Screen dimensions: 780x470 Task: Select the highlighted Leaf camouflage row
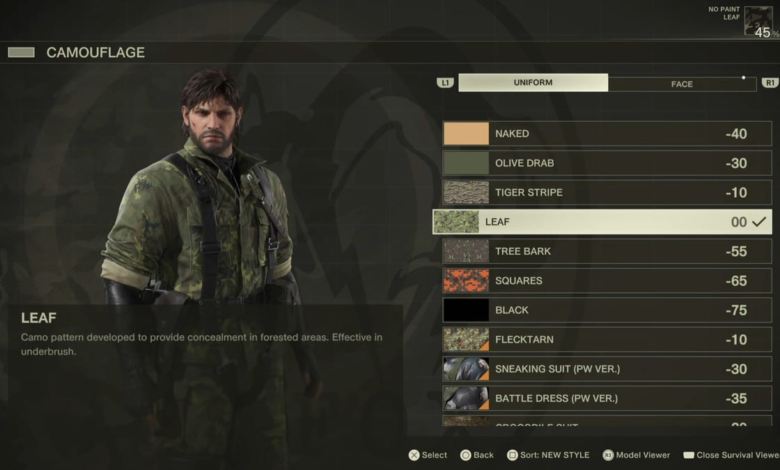click(x=601, y=222)
